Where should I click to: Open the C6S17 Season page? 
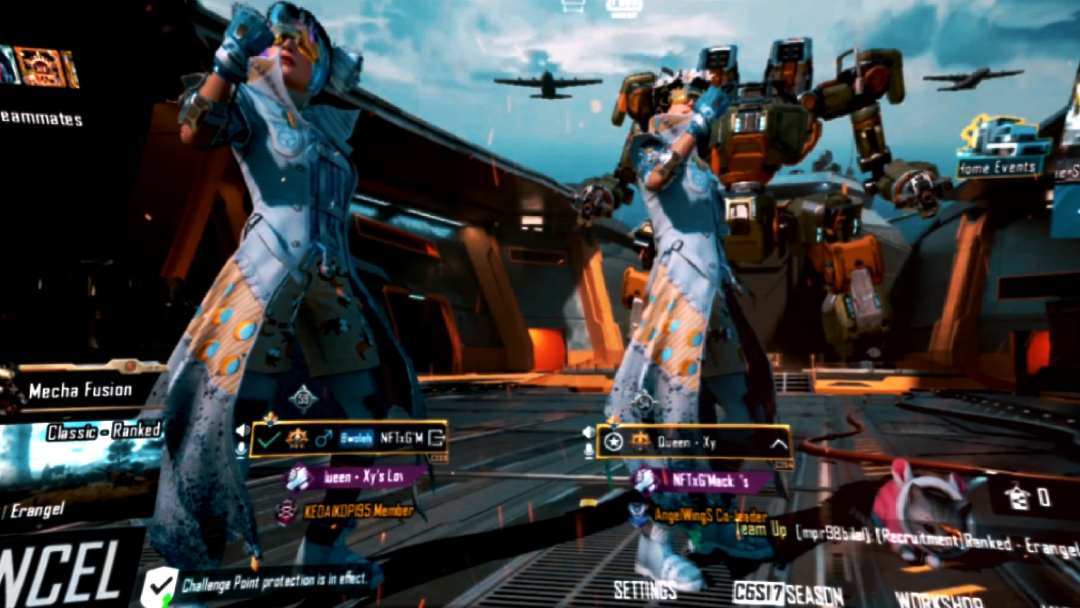[788, 594]
